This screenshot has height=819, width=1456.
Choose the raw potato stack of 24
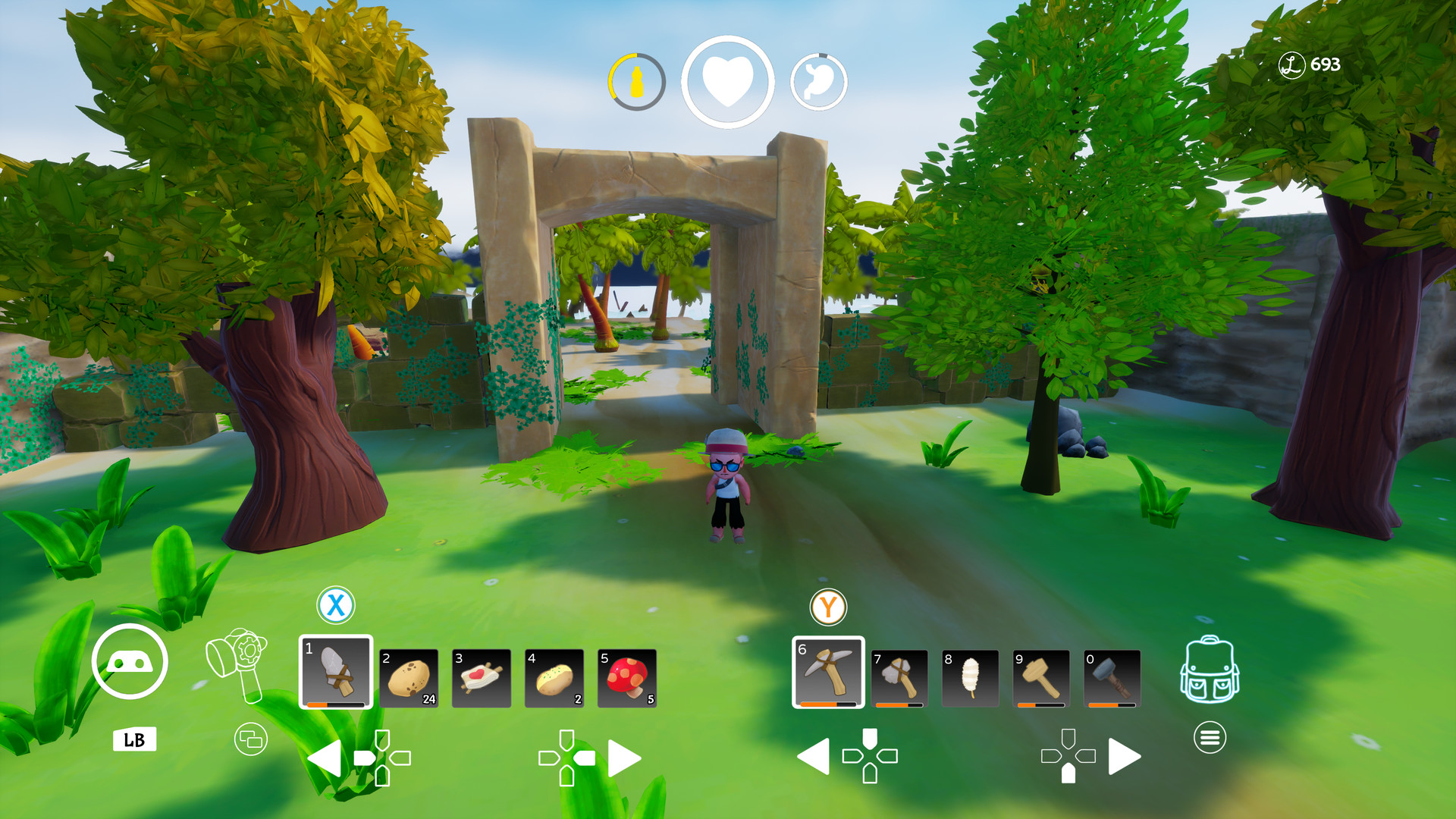pyautogui.click(x=409, y=678)
